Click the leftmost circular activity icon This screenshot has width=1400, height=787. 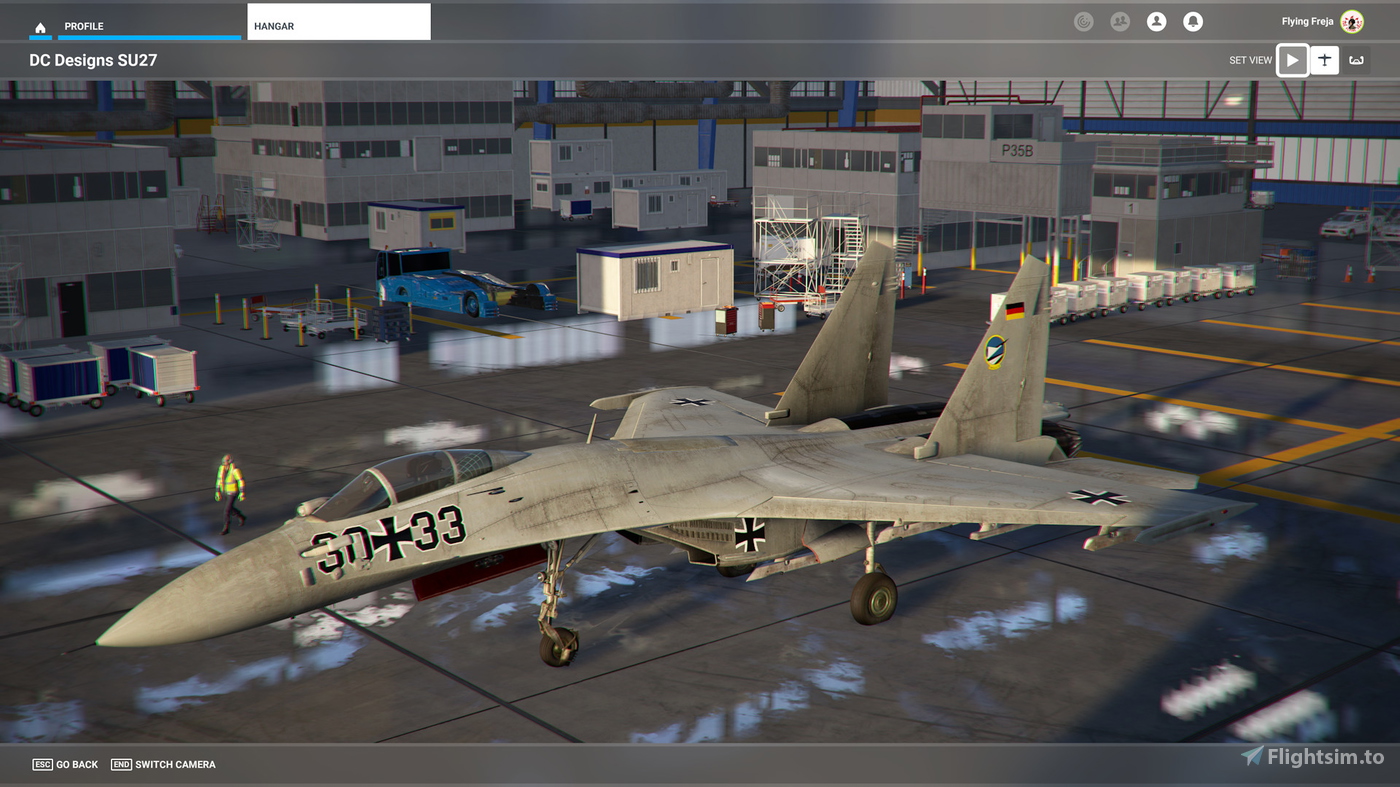click(x=1084, y=21)
